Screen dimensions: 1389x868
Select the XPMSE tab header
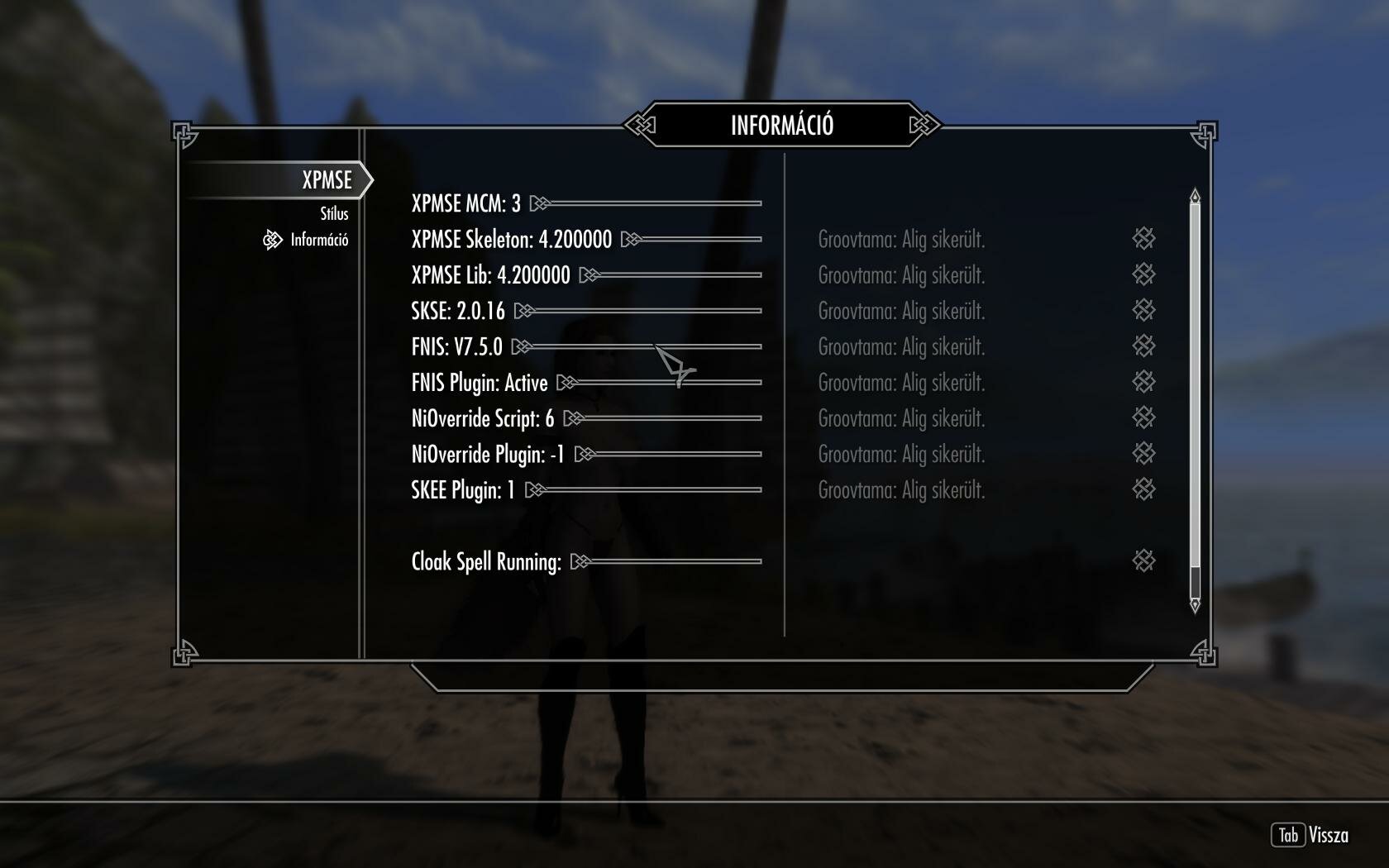pyautogui.click(x=325, y=179)
